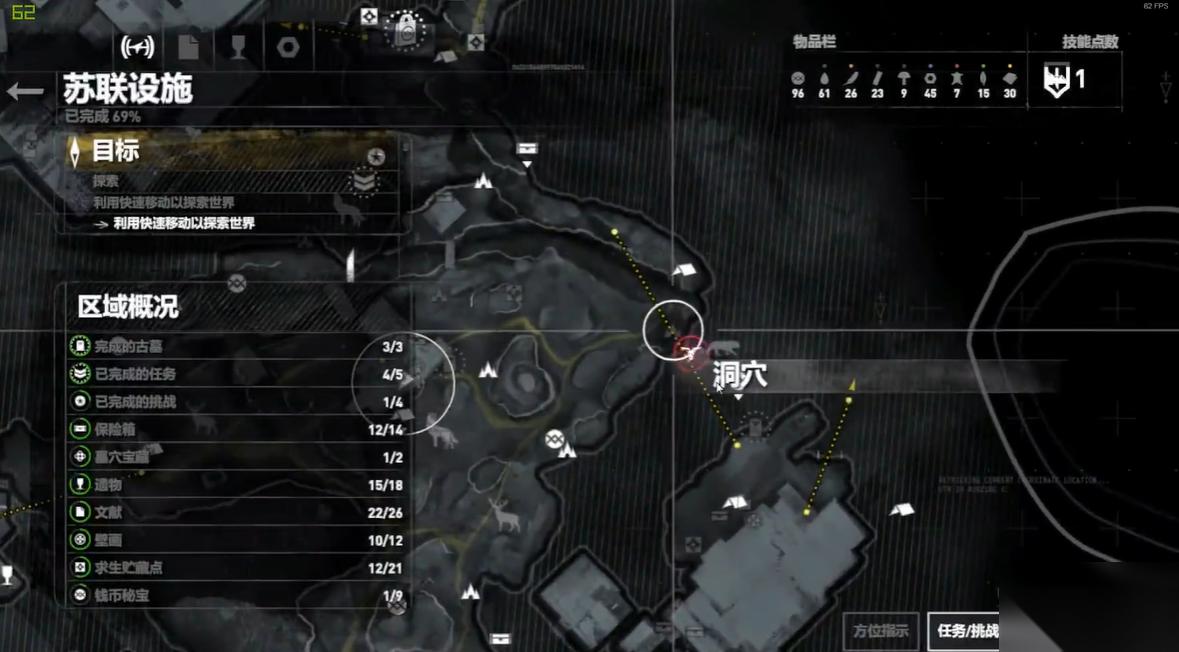This screenshot has height=652, width=1179.
Task: Click the 洞穴 cave map marker
Action: [x=690, y=352]
